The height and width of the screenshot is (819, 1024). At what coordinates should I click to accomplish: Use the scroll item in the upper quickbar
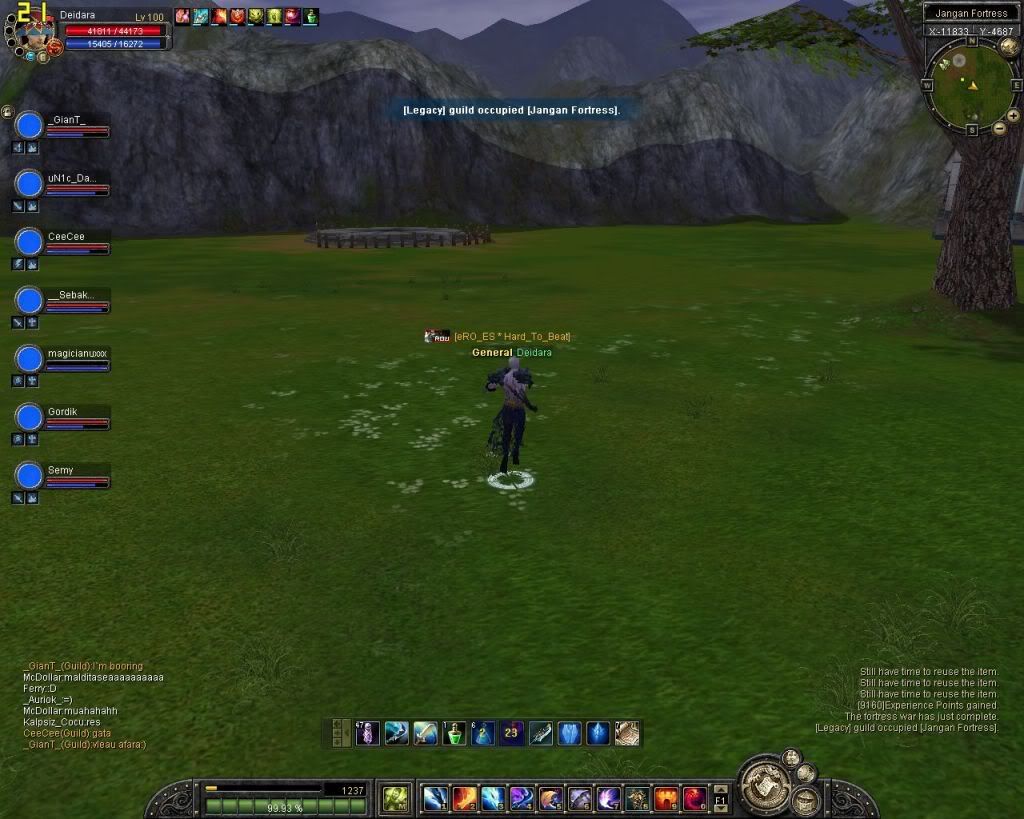click(627, 733)
